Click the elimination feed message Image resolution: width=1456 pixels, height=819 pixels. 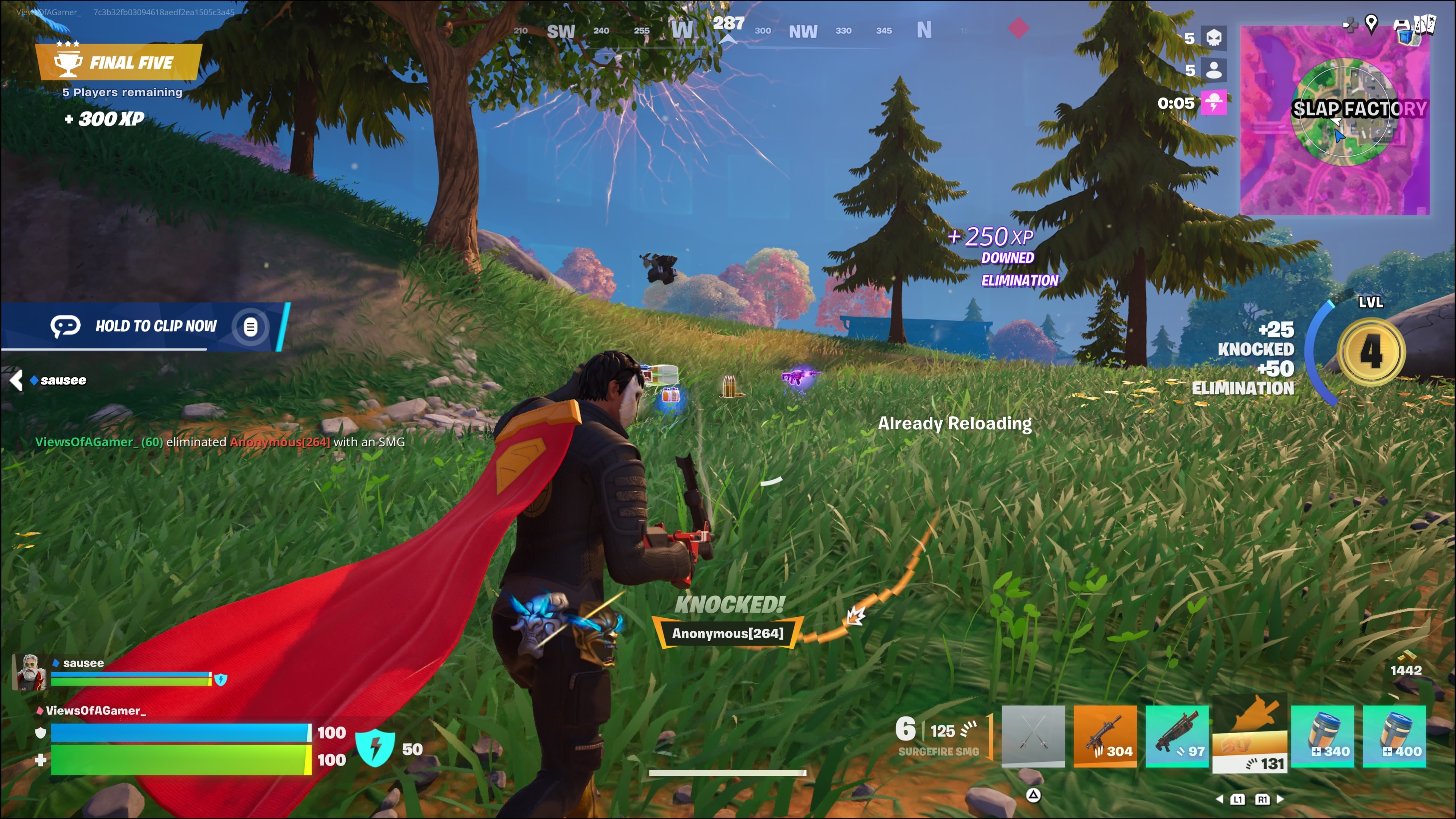(220, 442)
